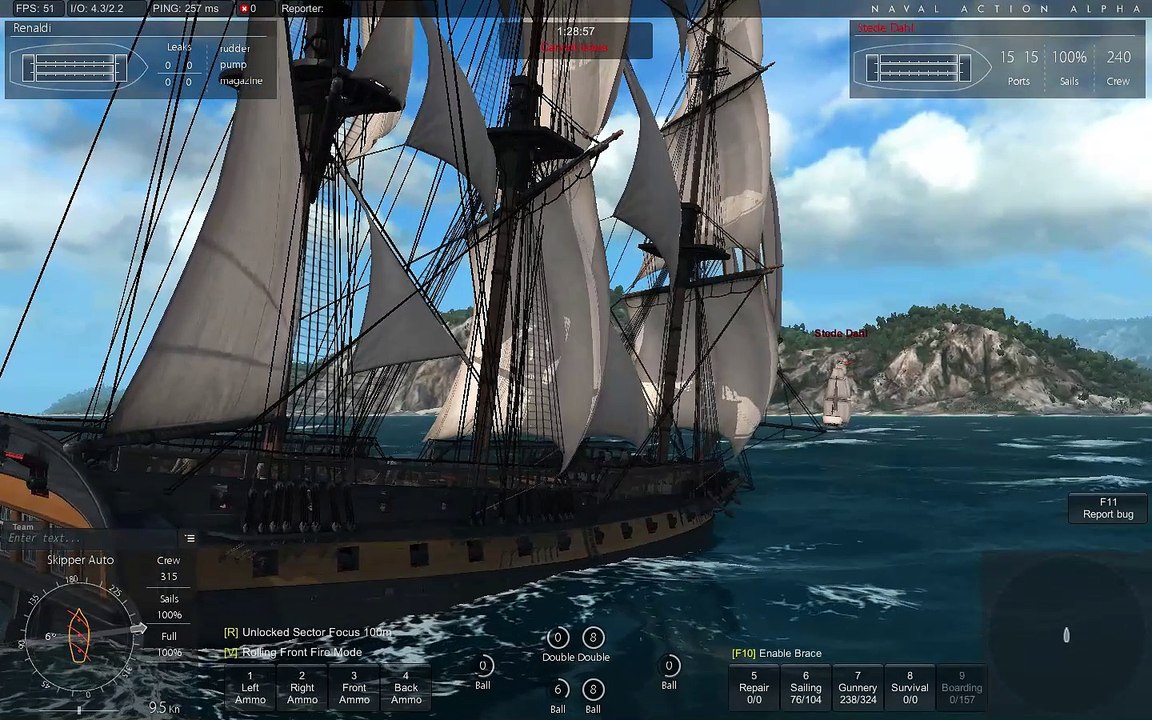Click the round minimap radar
This screenshot has height=720, width=1152.
(1066, 634)
